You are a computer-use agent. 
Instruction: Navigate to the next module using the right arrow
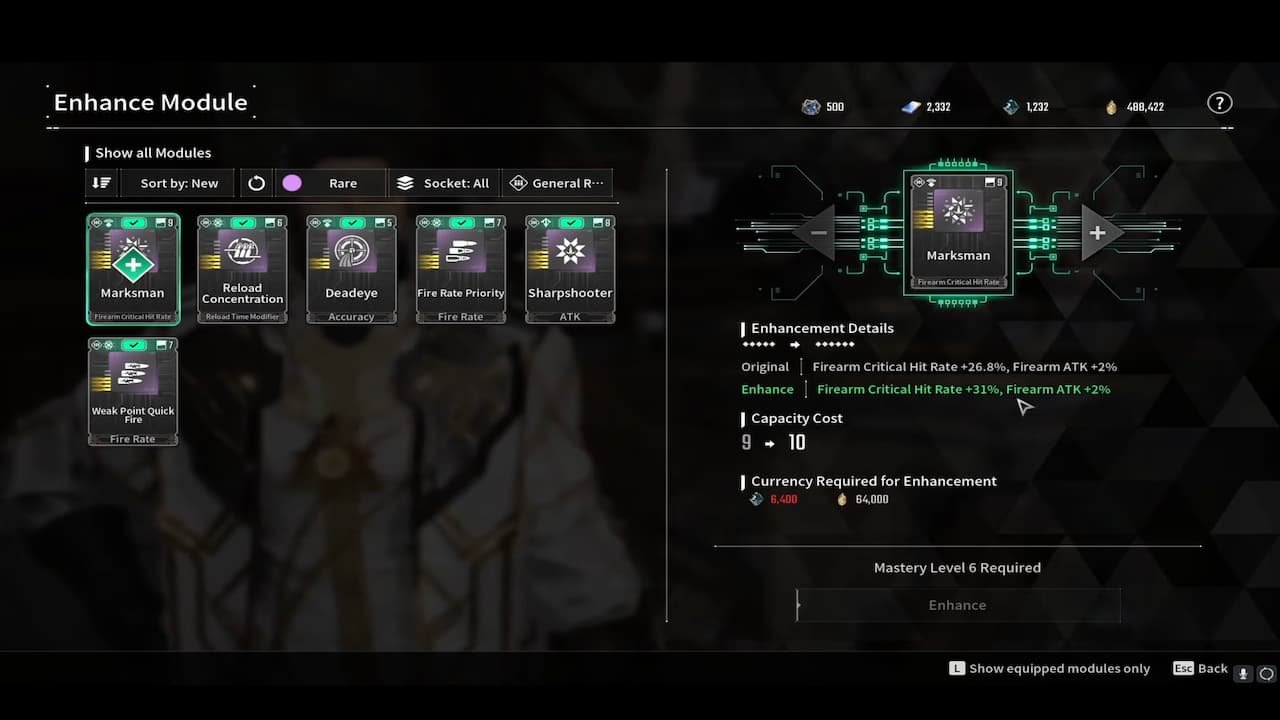click(1097, 233)
